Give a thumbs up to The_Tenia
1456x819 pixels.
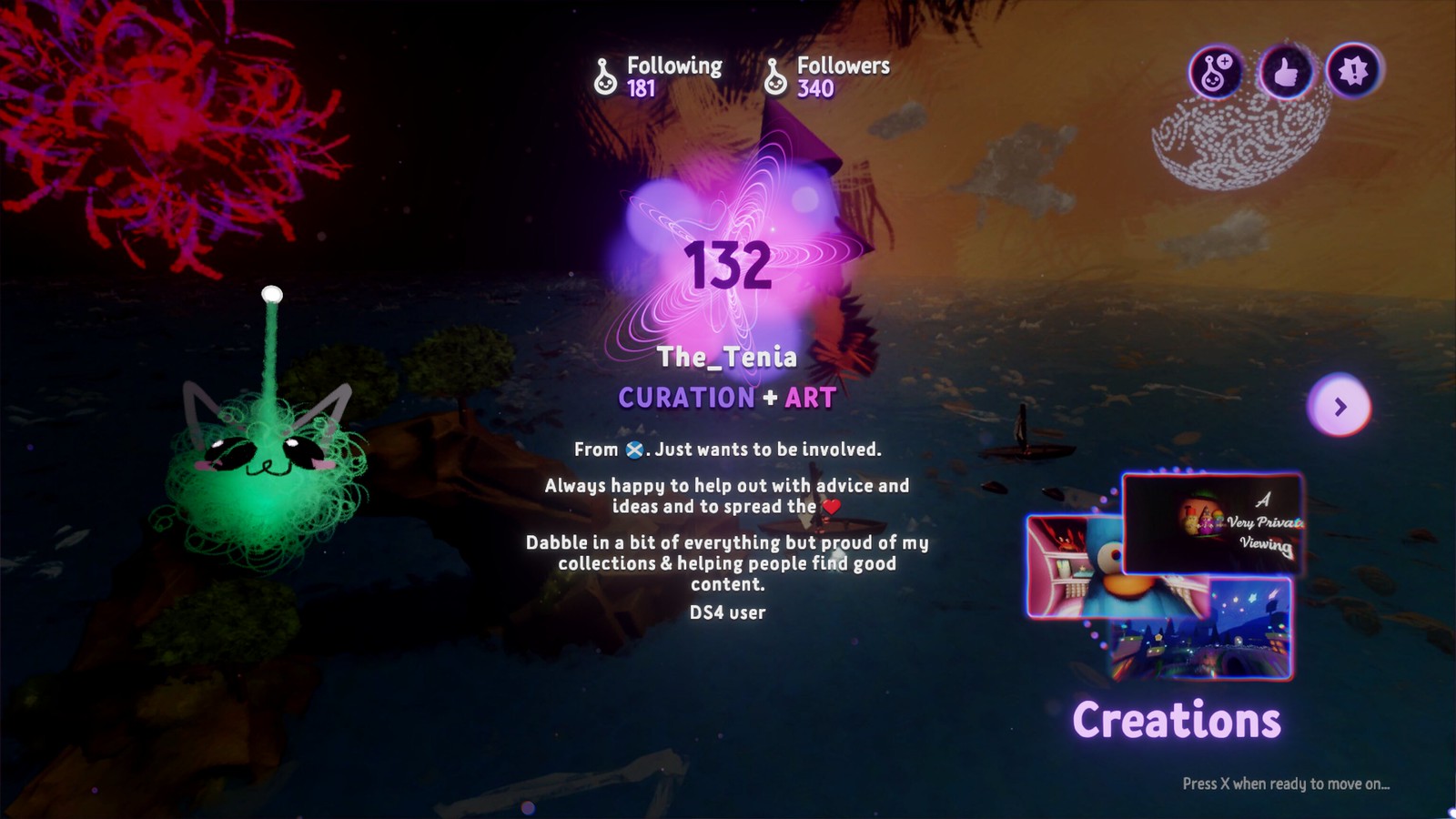coord(1284,71)
